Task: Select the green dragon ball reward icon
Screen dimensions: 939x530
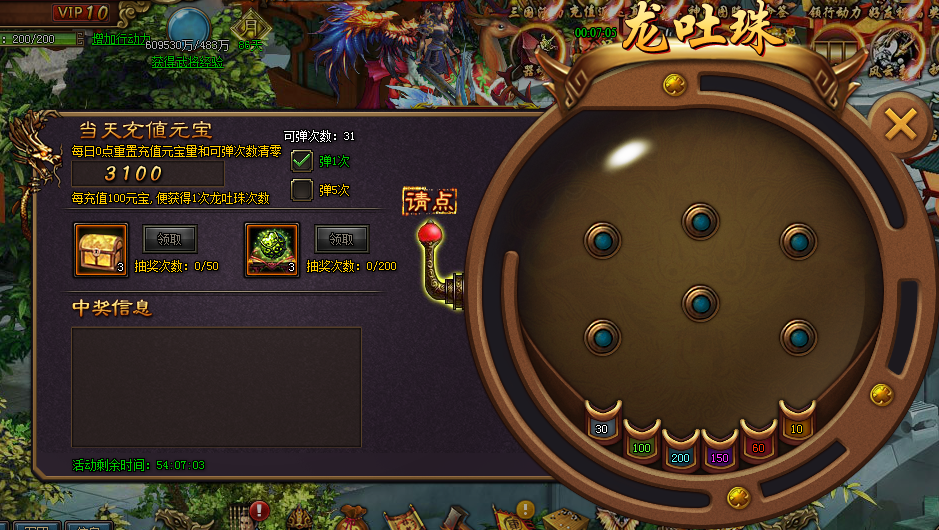Action: [x=272, y=249]
